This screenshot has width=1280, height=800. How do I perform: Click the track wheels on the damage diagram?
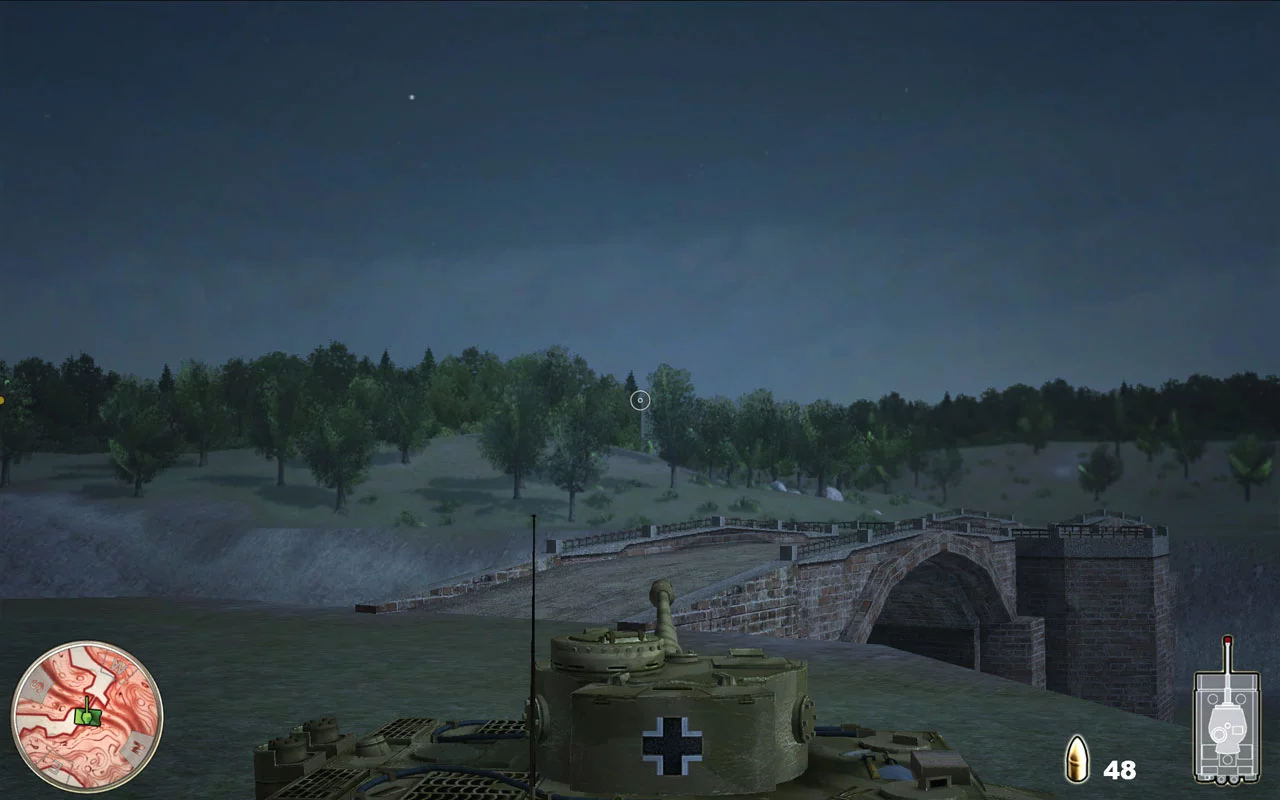tap(1227, 778)
